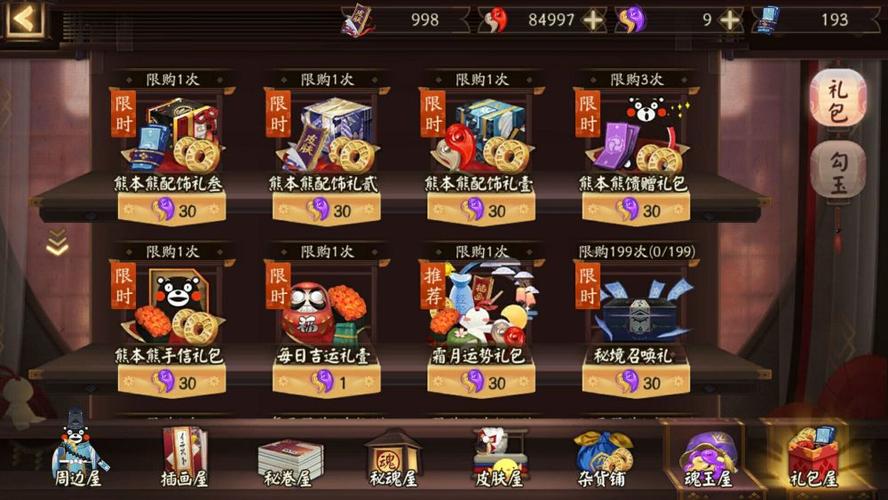Image resolution: width=888 pixels, height=500 pixels.
Task: Switch to the 礼包 side tab
Action: coord(837,101)
